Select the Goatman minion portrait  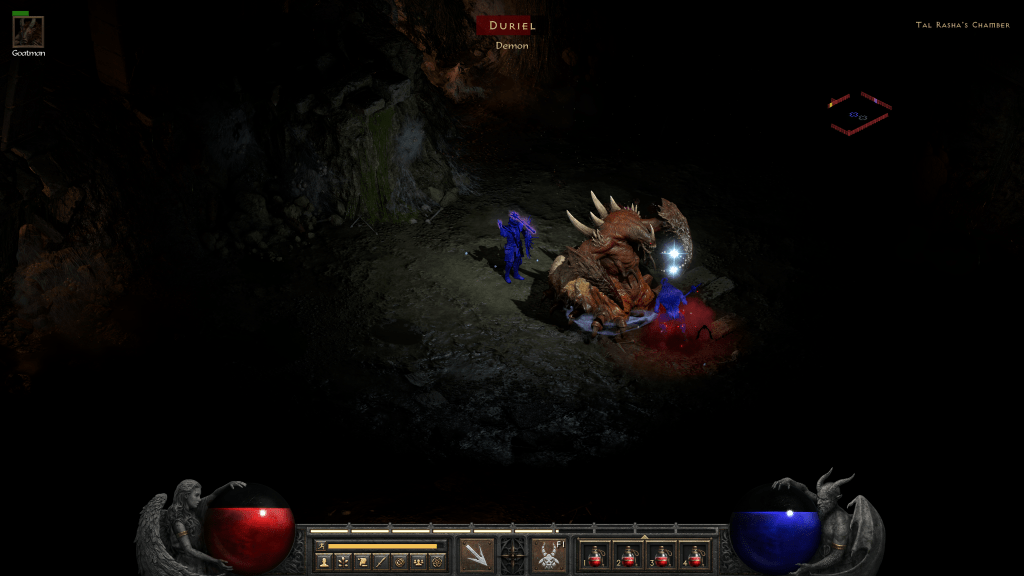(27, 31)
